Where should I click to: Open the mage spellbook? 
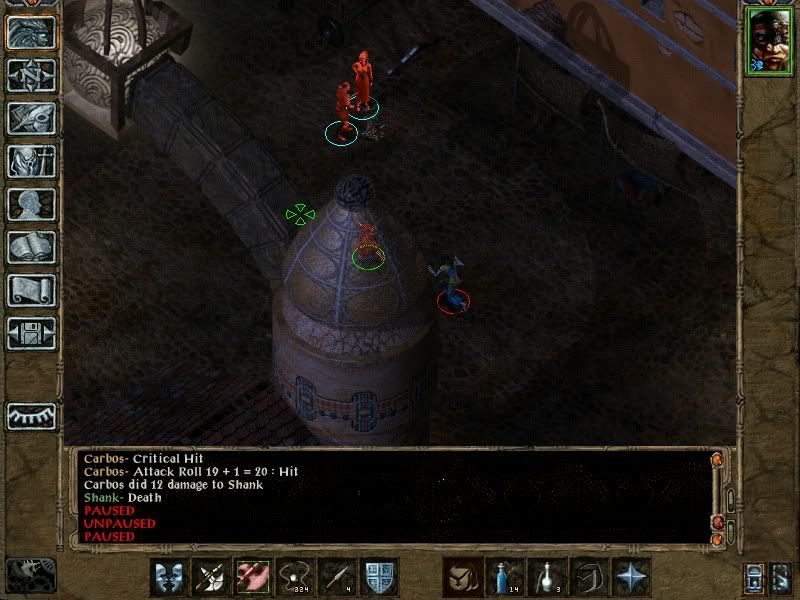coord(32,247)
